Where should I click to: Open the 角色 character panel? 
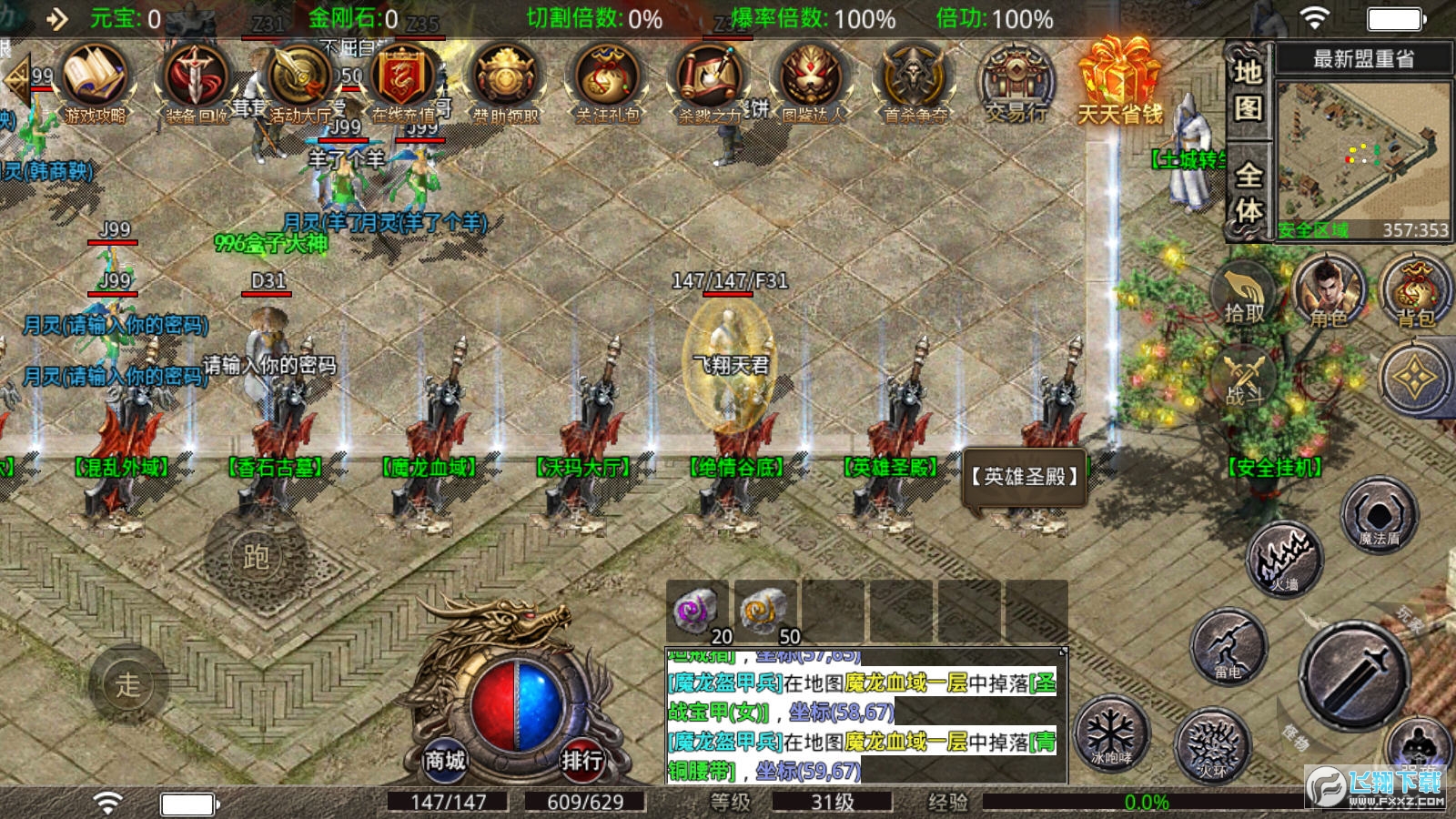(1329, 293)
